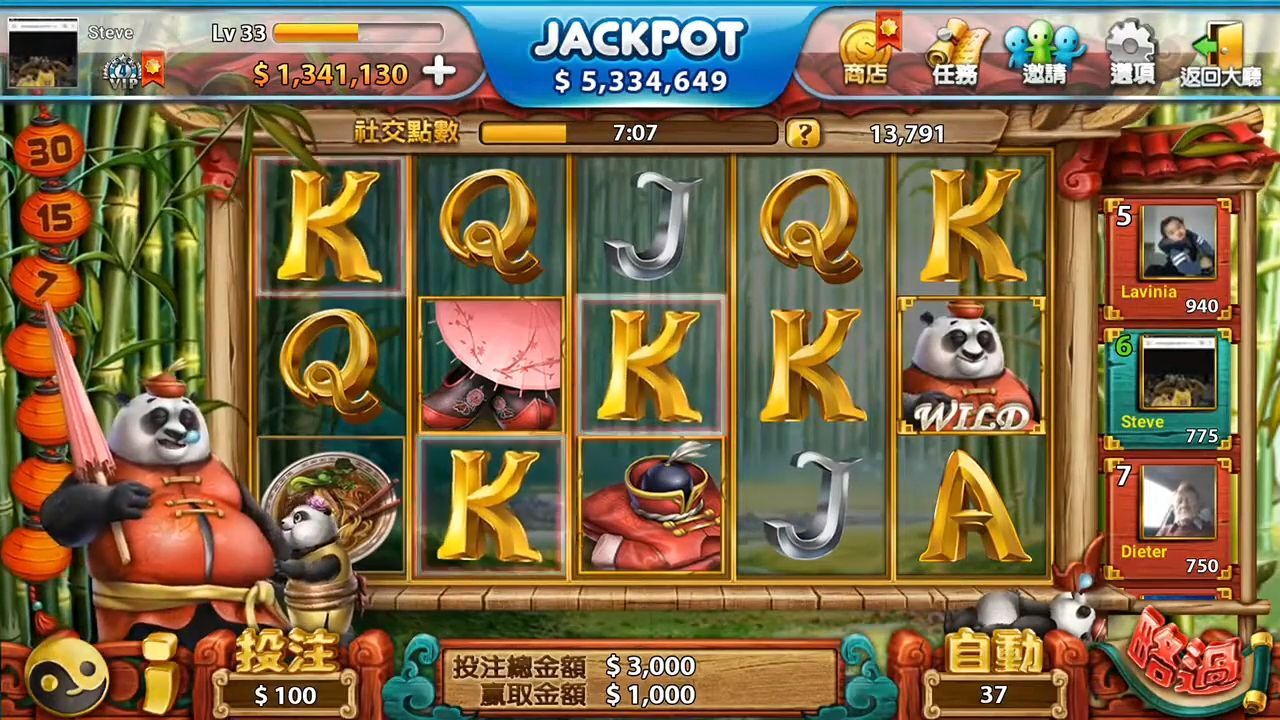Open the 選項 options gear
Screen dimensions: 1280x720
click(x=1132, y=53)
